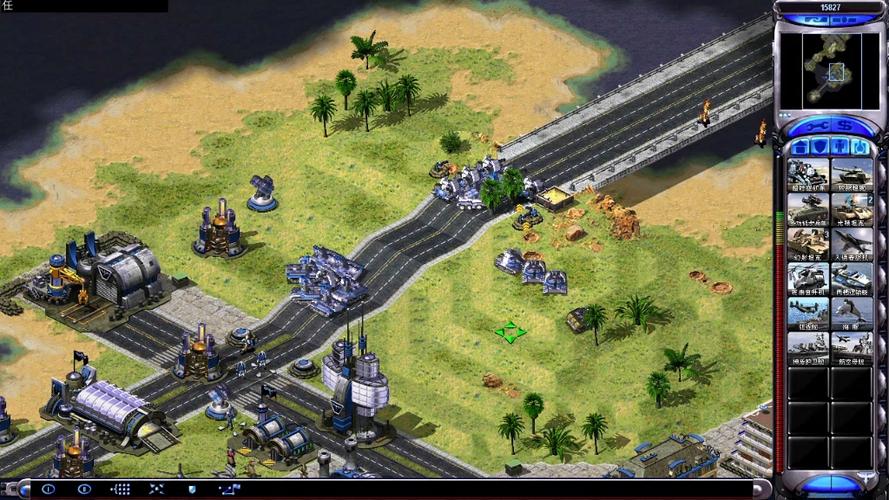Build an amphibious transport hovercraft

click(851, 277)
